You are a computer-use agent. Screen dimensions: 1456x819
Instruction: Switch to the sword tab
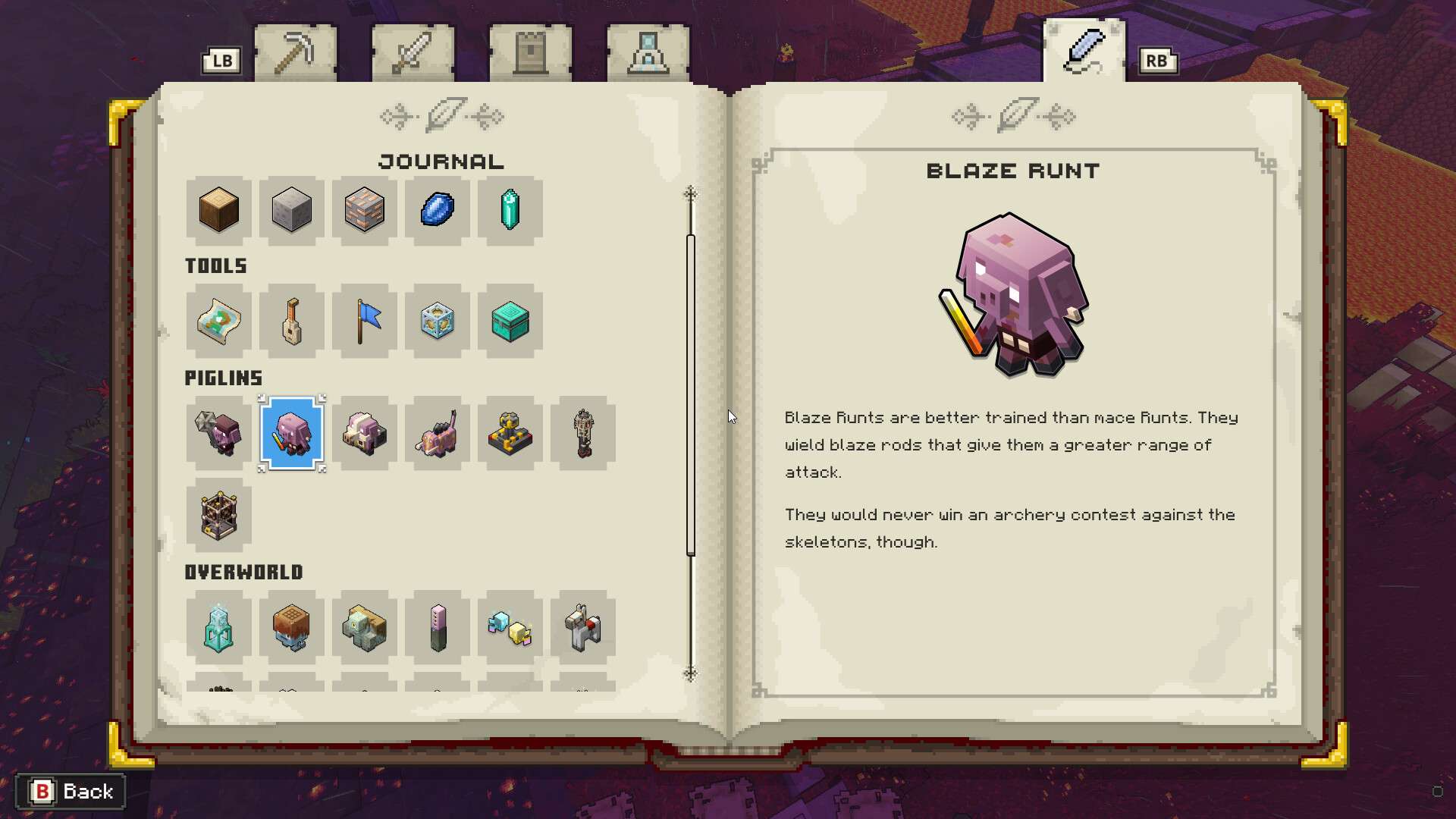click(x=413, y=52)
